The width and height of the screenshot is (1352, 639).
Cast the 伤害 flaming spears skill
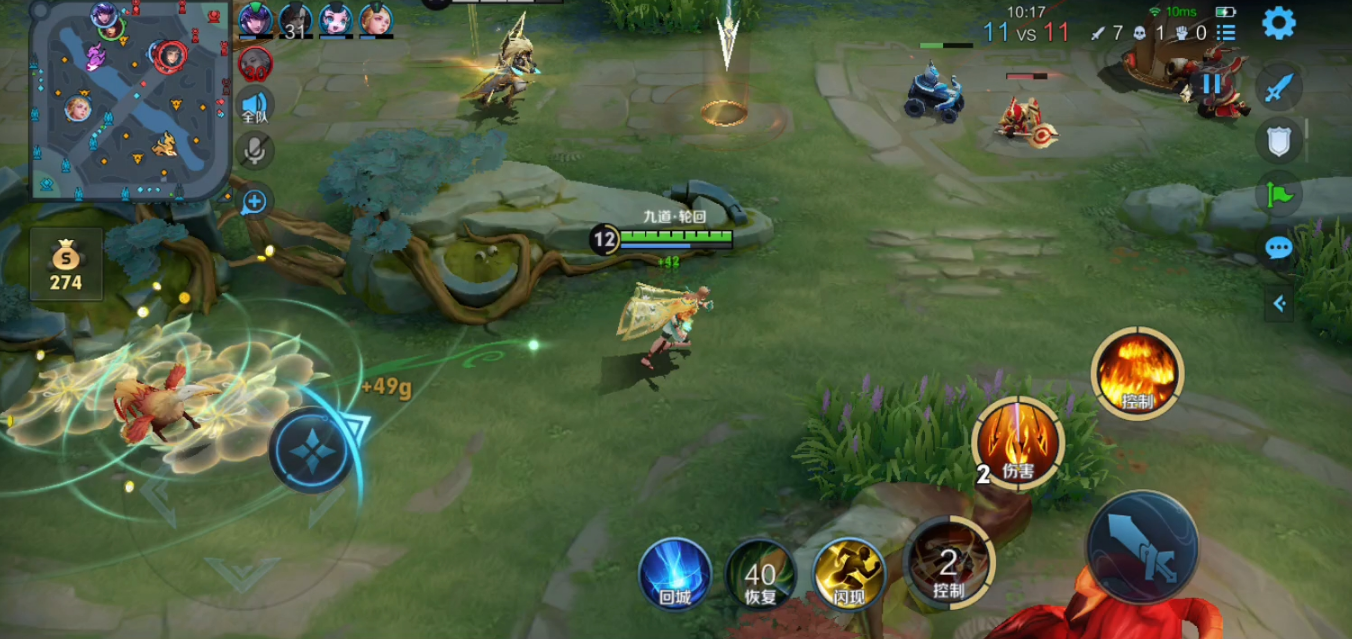click(x=1018, y=442)
